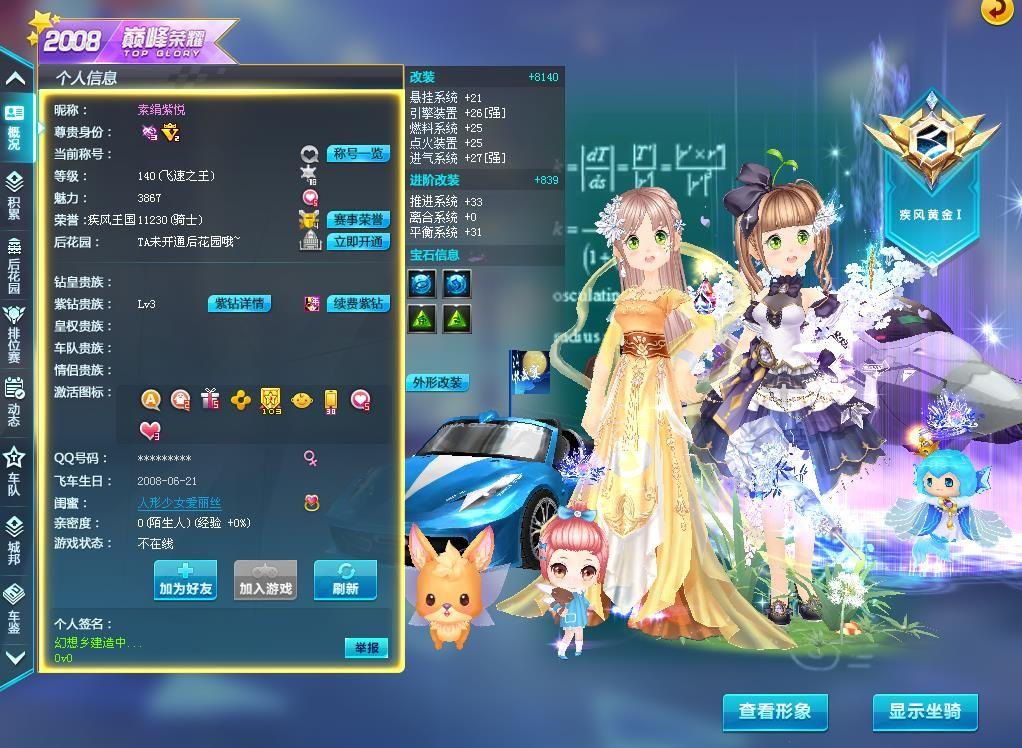The height and width of the screenshot is (748, 1022).
Task: Click the 赛事荣誉 button
Action: click(359, 220)
